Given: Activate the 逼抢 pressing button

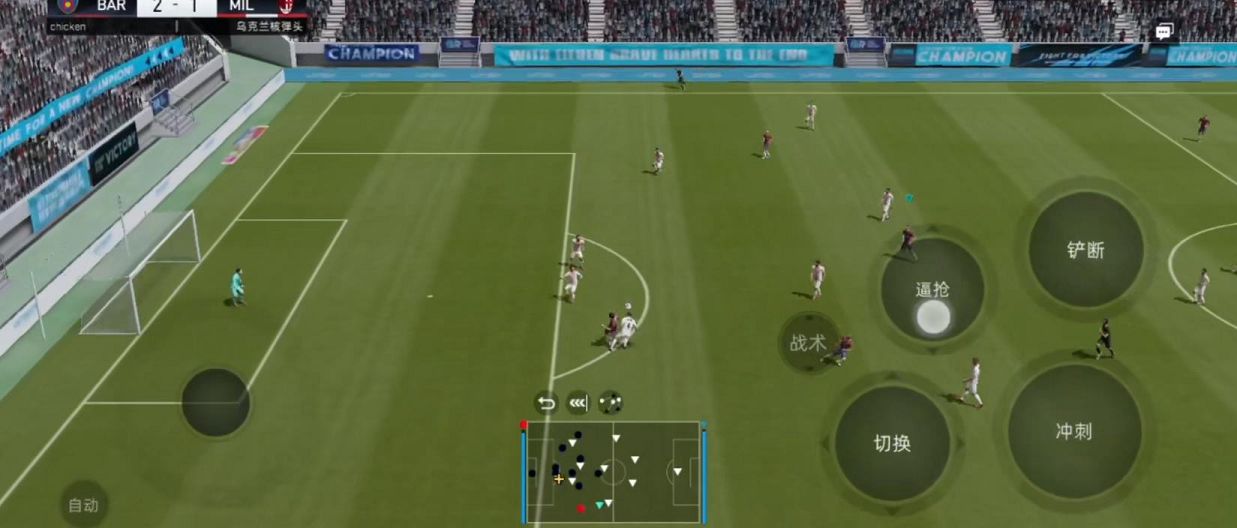Looking at the screenshot, I should [932, 290].
